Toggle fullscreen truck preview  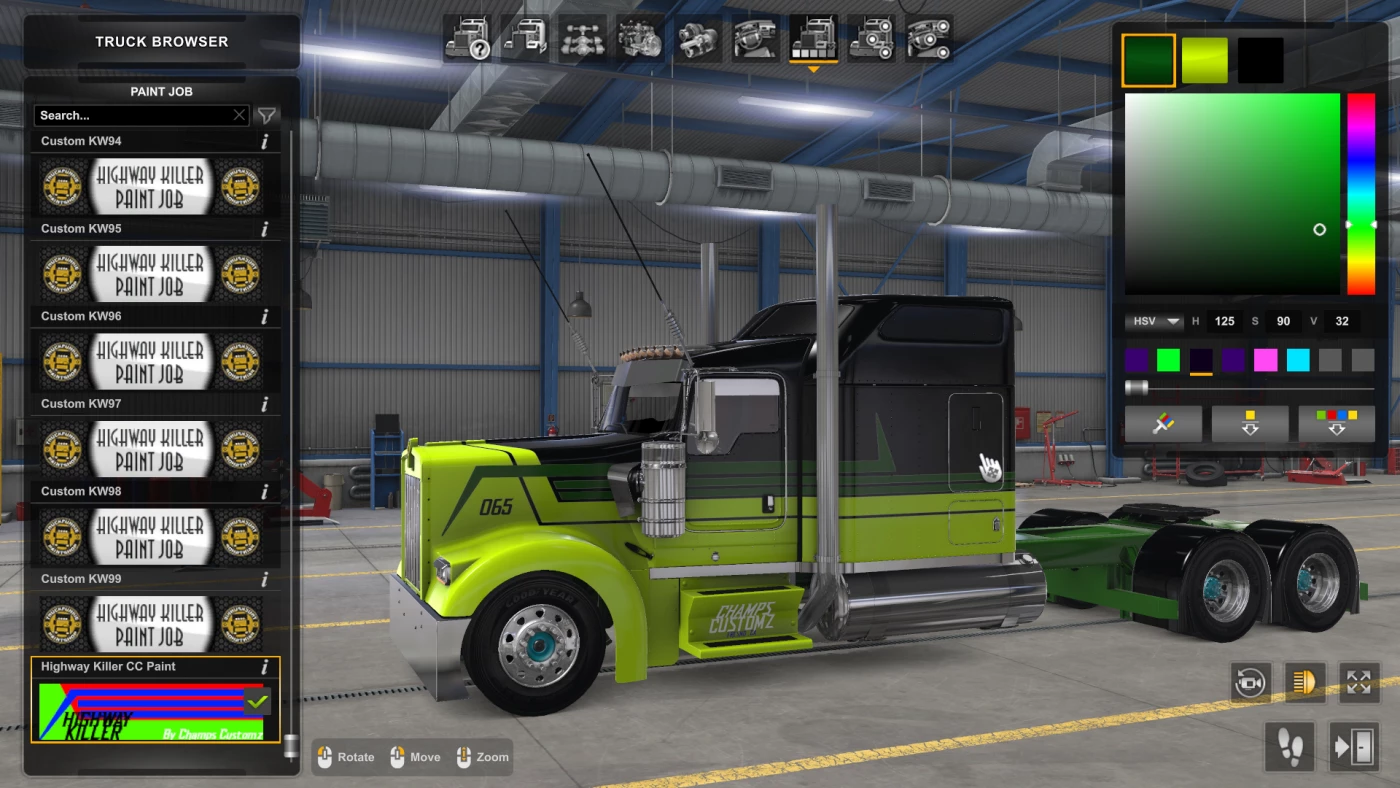click(1359, 681)
